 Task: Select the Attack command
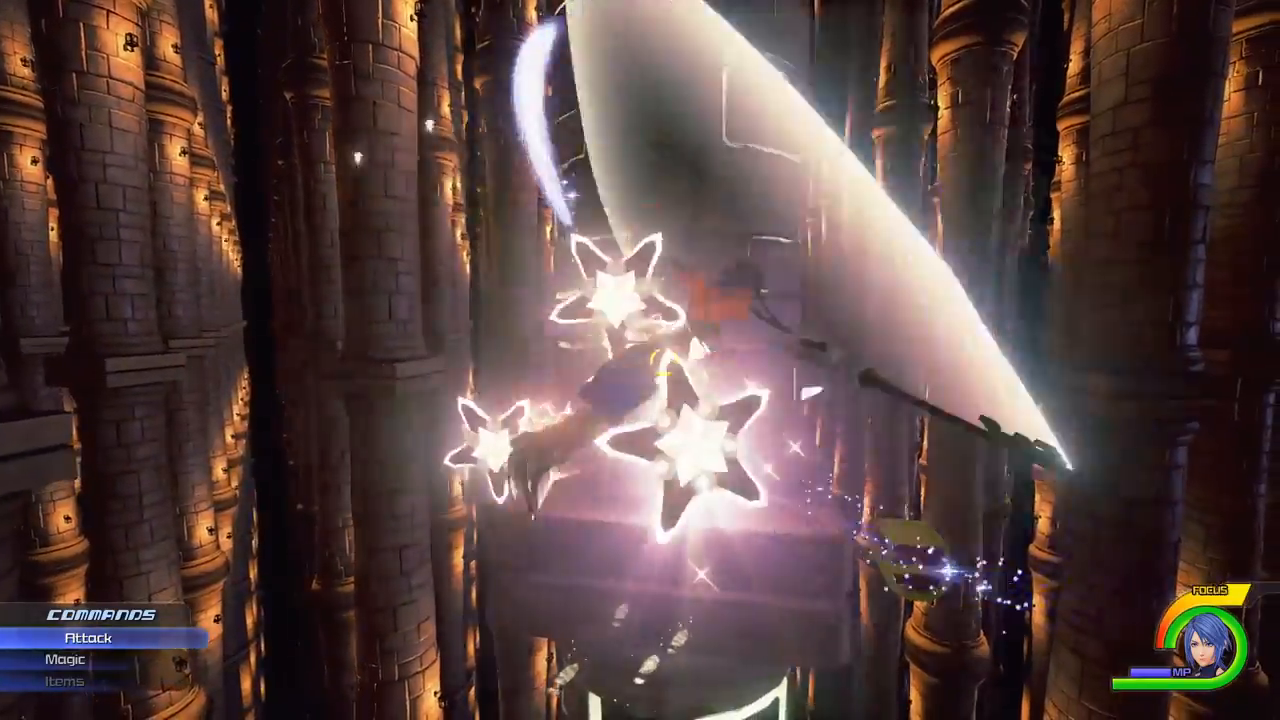click(89, 638)
